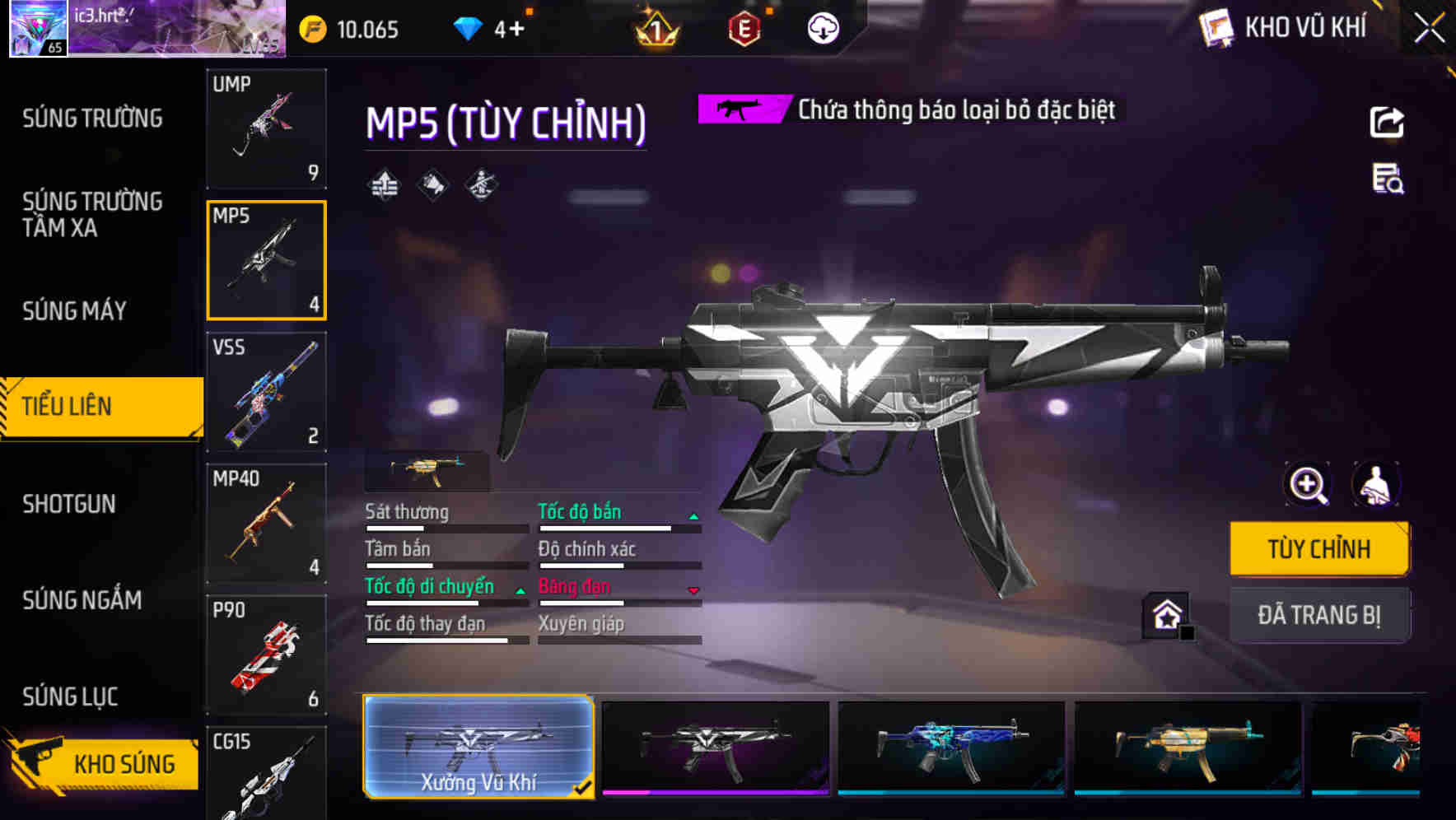
Task: Click the Đã Trang Bị button
Action: coord(1318,615)
